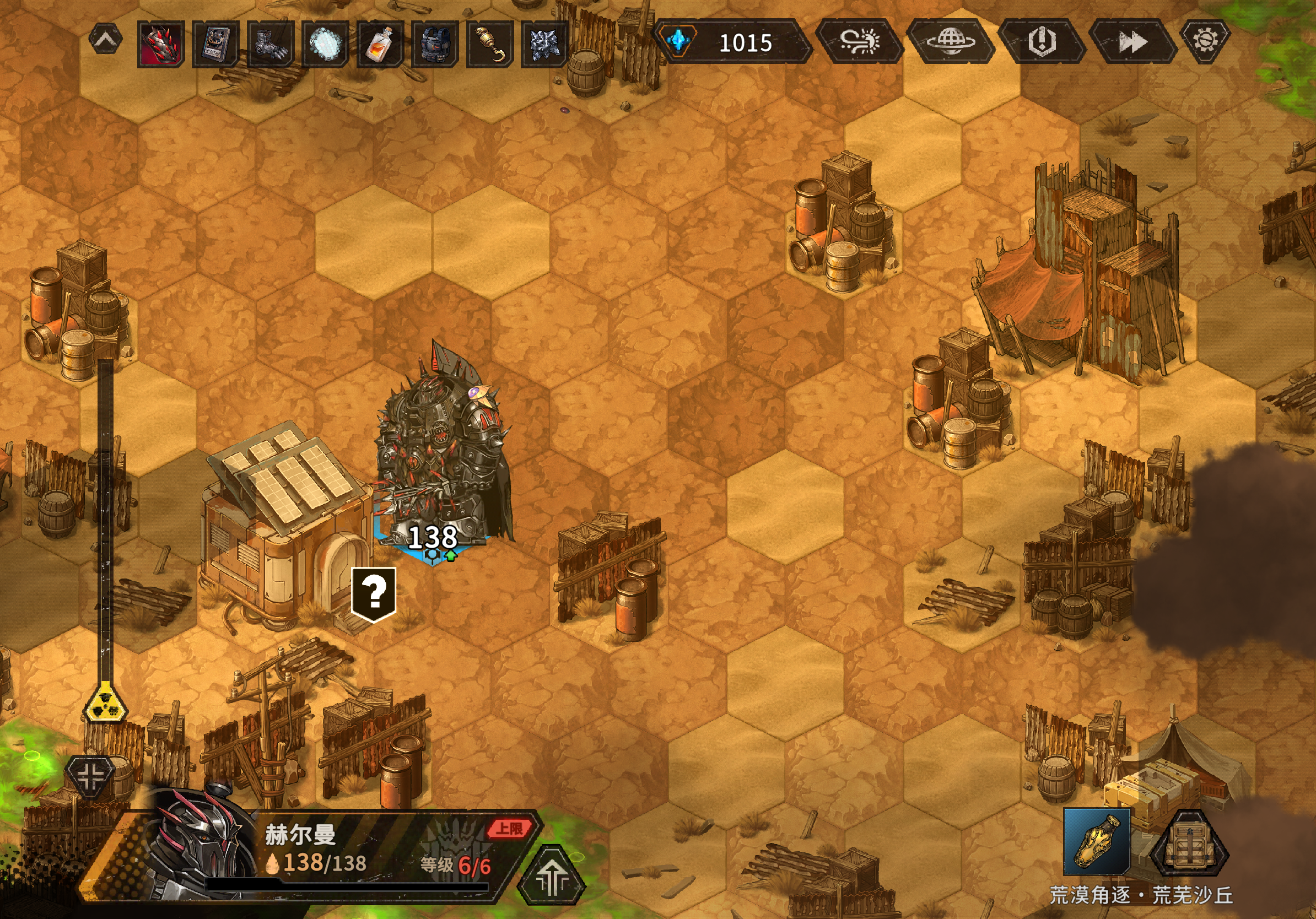Open the globe world map
Viewport: 1316px width, 919px height.
point(950,41)
